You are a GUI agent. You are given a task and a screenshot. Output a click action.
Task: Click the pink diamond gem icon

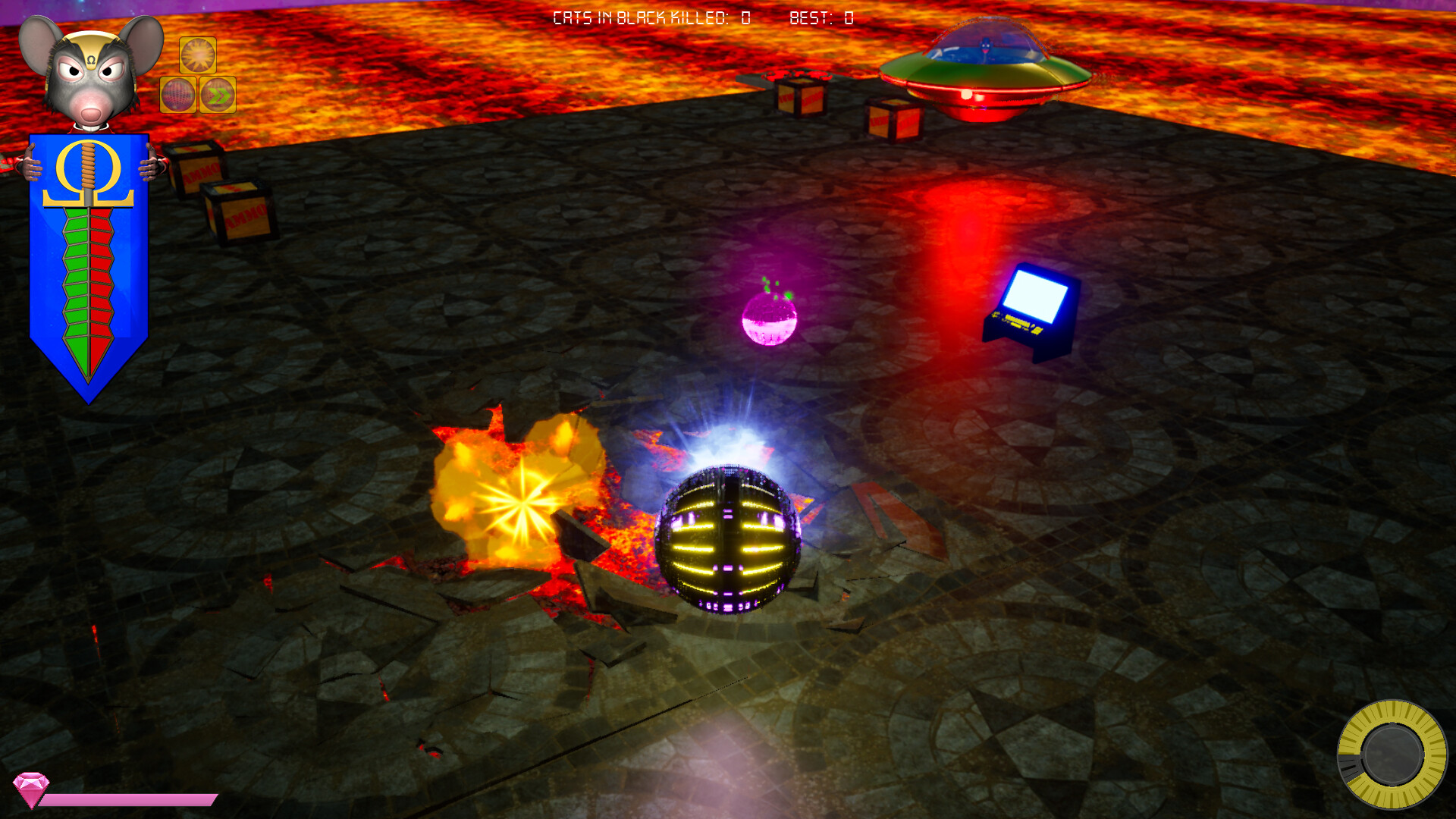point(32,792)
